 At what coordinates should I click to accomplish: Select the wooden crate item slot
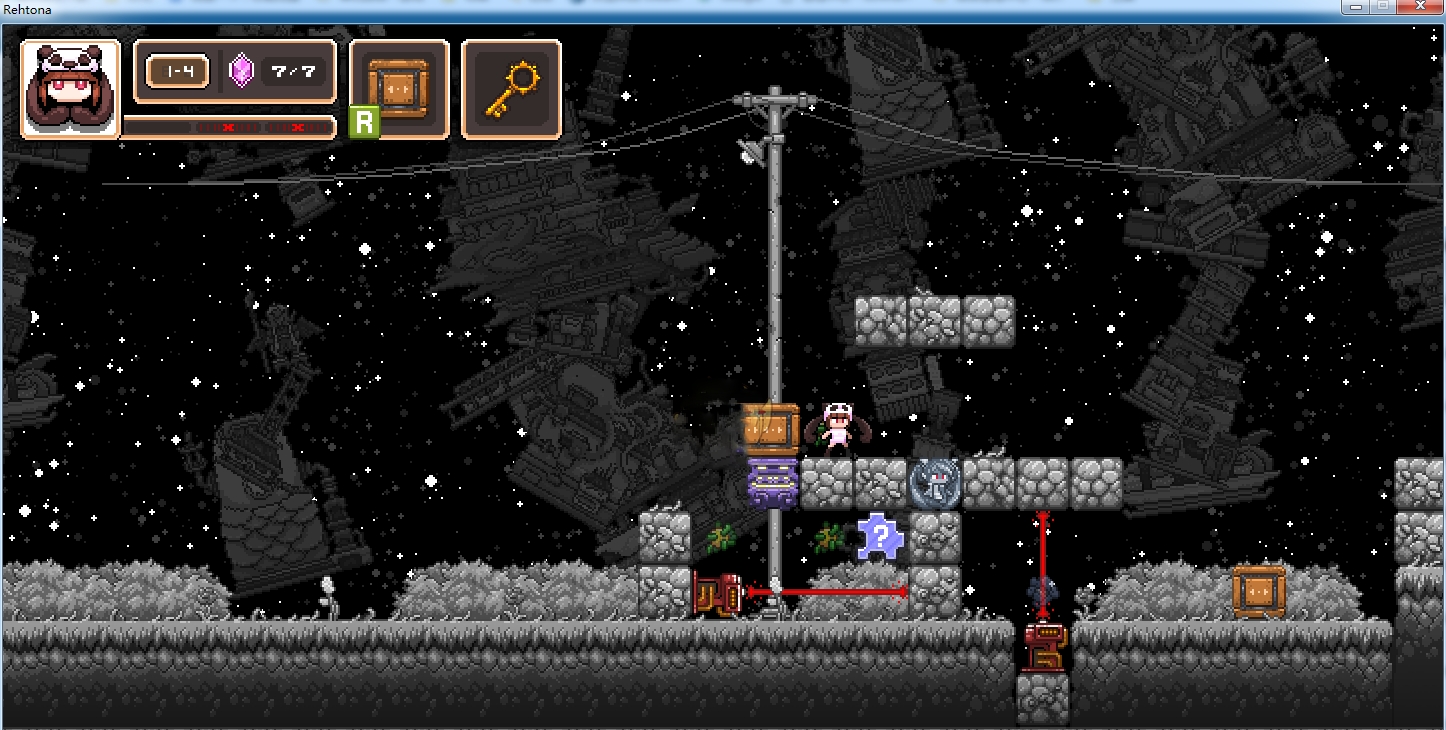point(399,89)
